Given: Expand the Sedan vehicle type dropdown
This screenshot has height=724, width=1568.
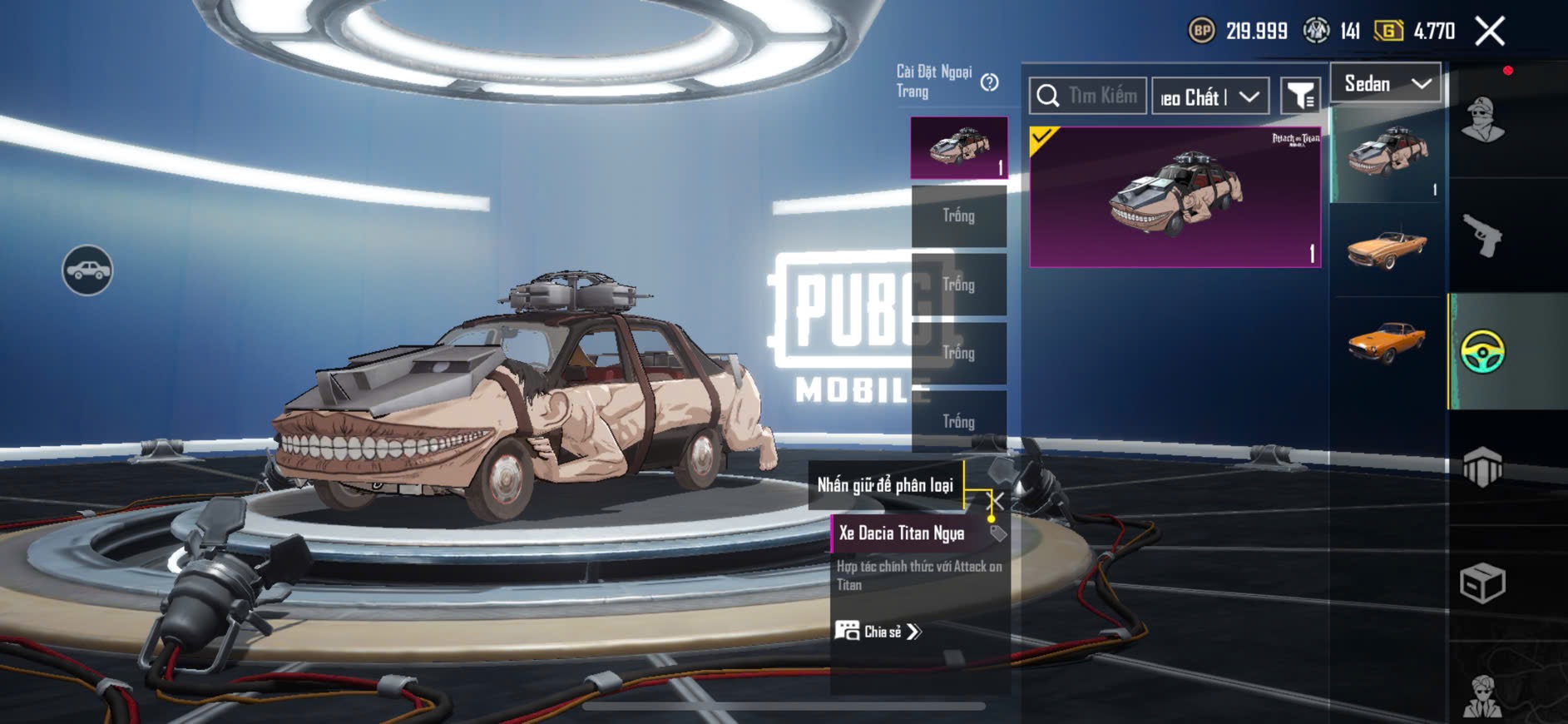Looking at the screenshot, I should (x=1386, y=83).
